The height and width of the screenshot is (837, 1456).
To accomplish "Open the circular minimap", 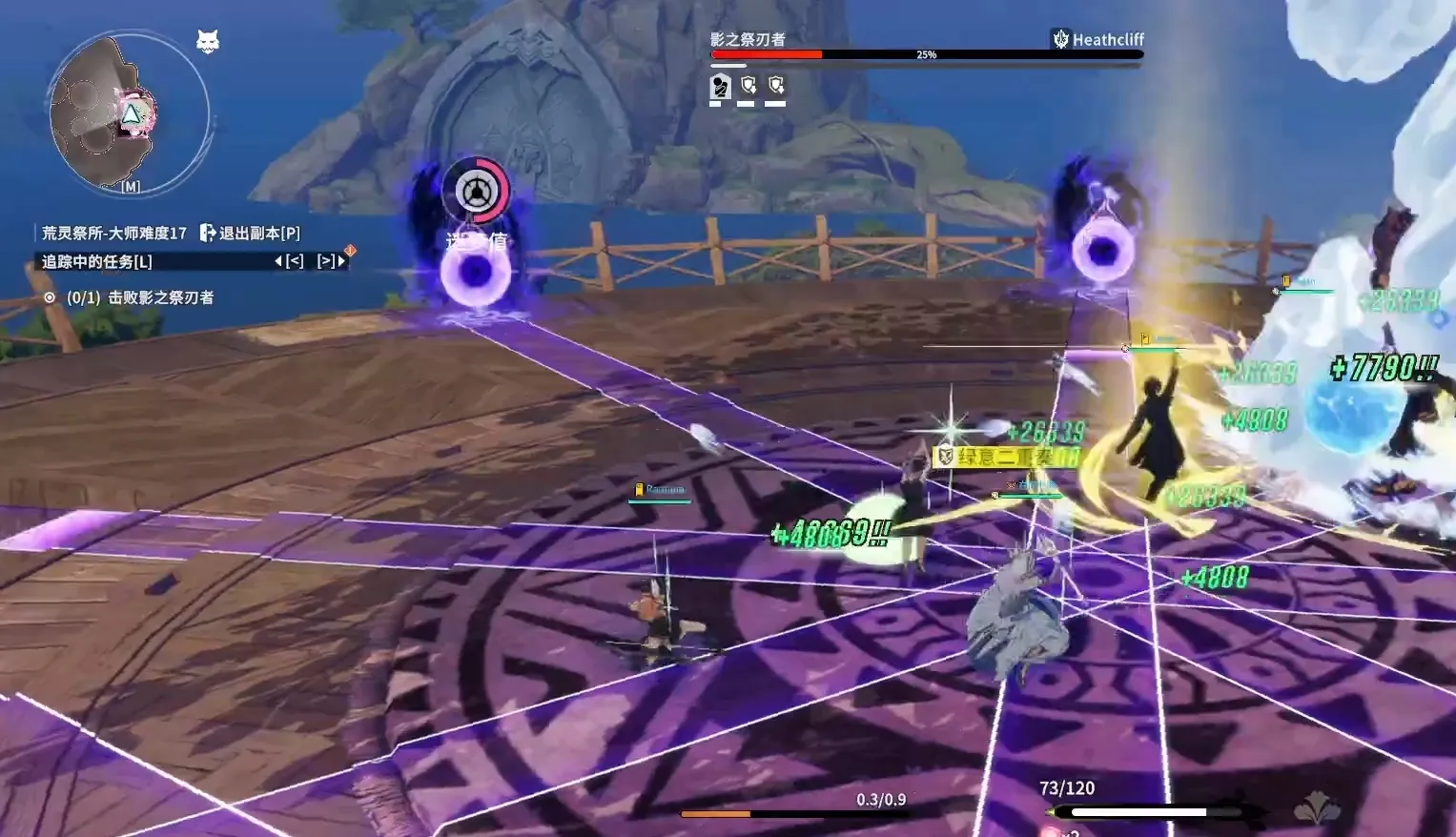I will coord(128,113).
